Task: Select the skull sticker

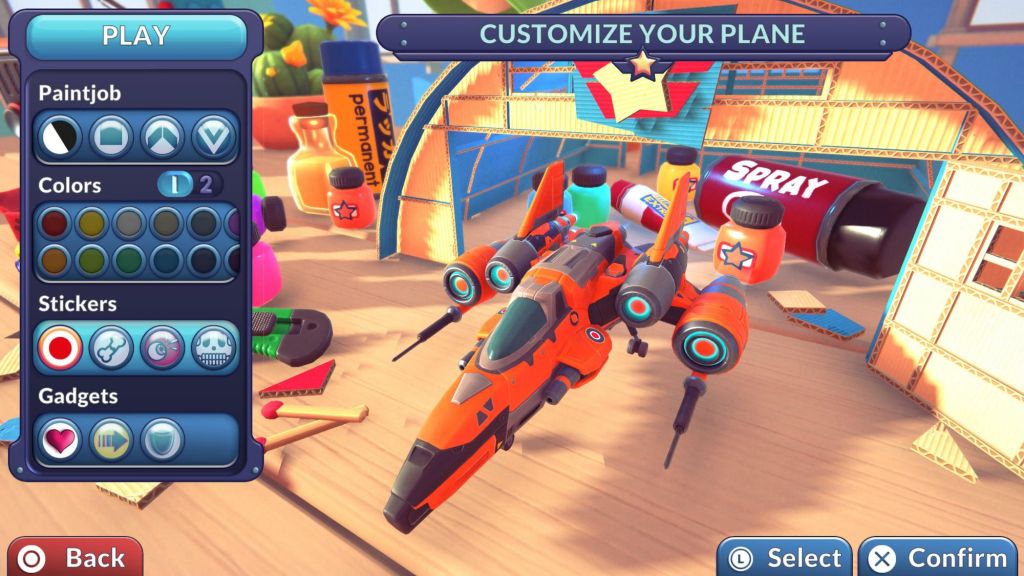Action: [214, 348]
